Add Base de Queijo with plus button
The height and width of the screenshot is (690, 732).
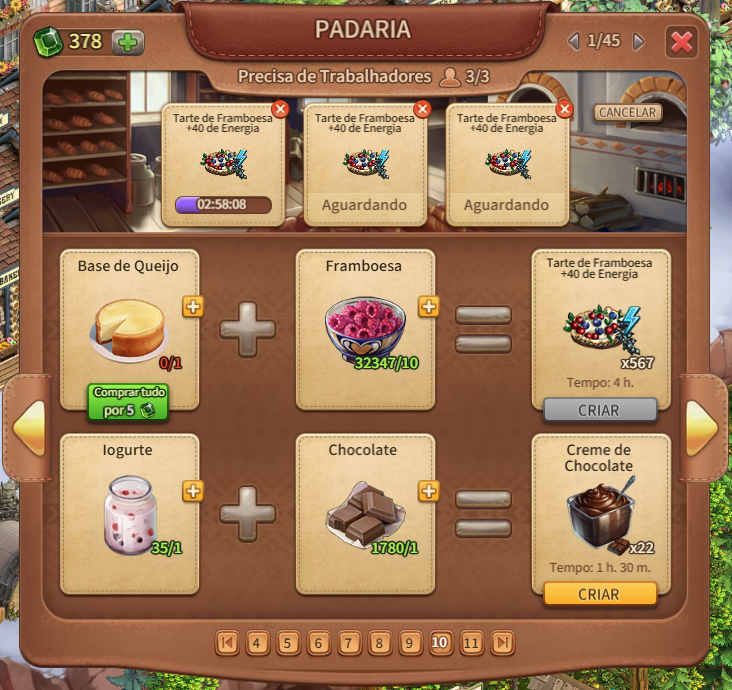pos(193,307)
